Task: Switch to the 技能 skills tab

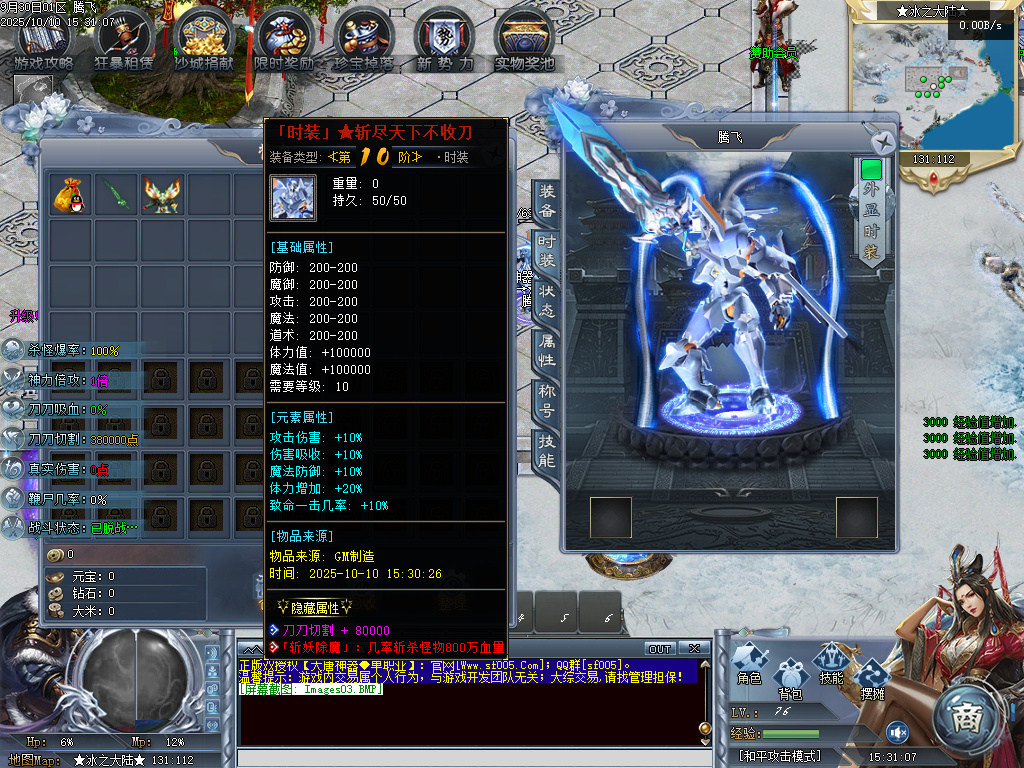Action: [547, 451]
